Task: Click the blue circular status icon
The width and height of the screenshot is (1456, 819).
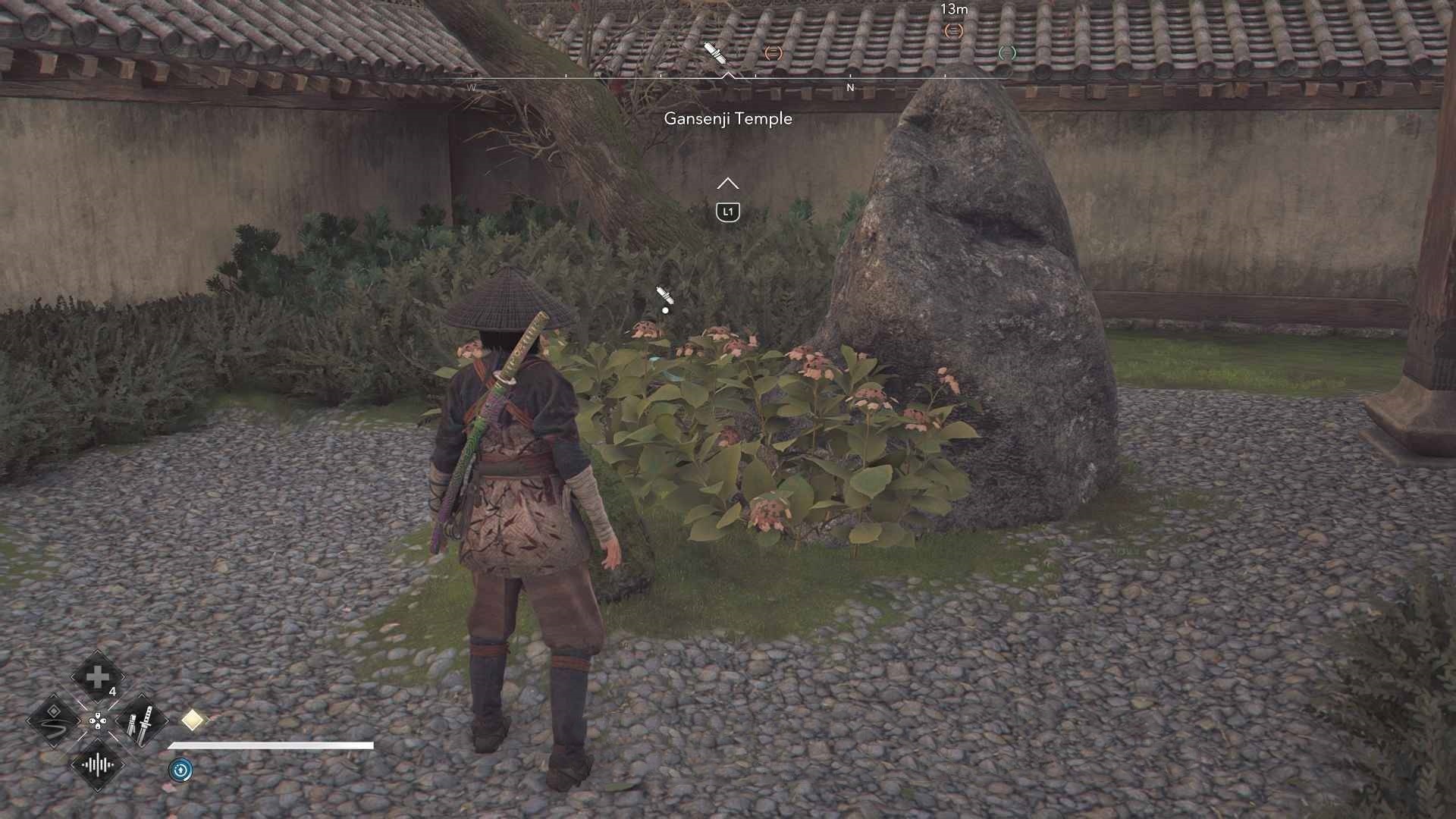Action: (x=180, y=770)
